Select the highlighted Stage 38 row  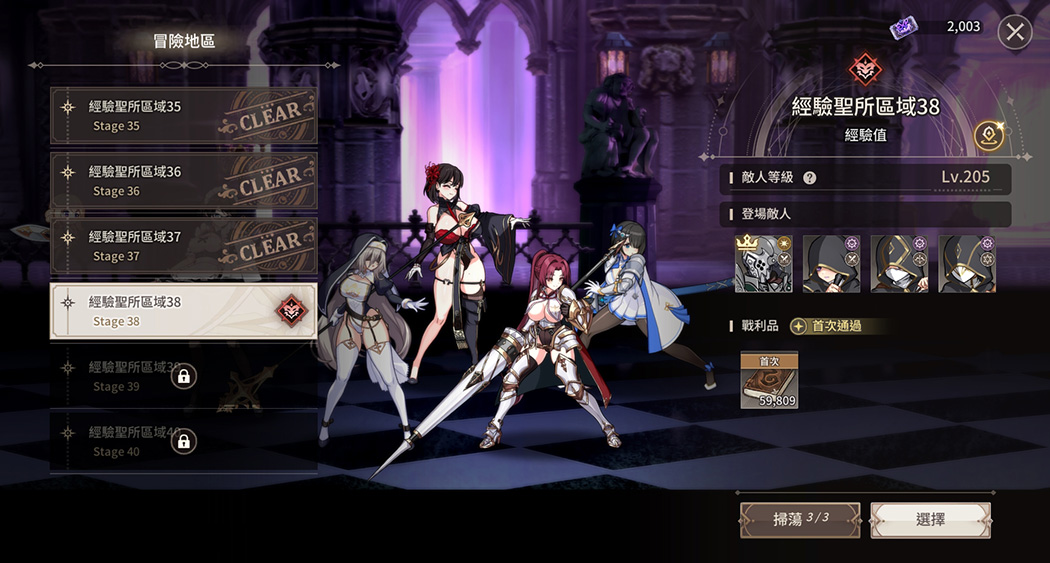(x=183, y=311)
